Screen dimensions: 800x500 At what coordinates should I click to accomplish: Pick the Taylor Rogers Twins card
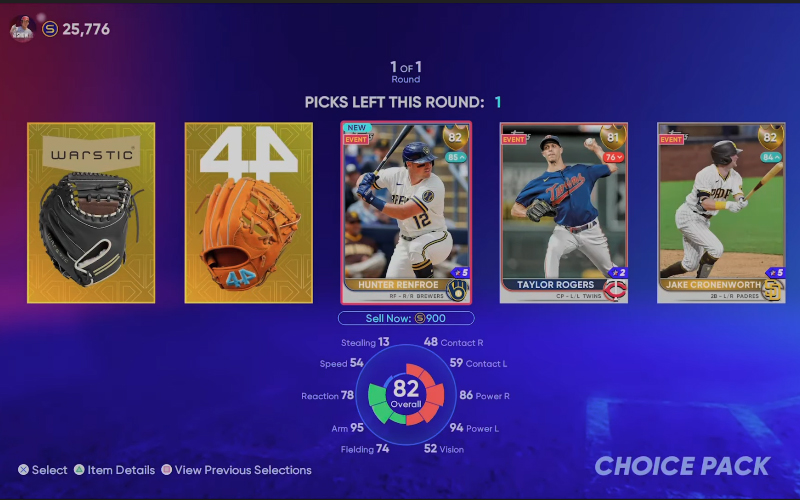[564, 212]
